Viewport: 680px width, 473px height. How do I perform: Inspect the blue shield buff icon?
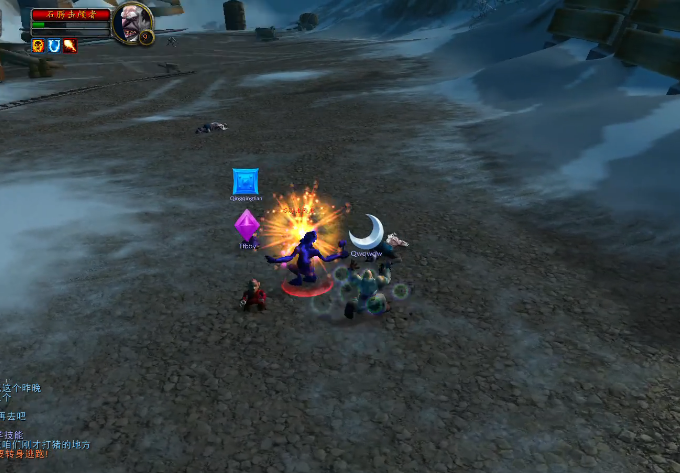(54, 45)
